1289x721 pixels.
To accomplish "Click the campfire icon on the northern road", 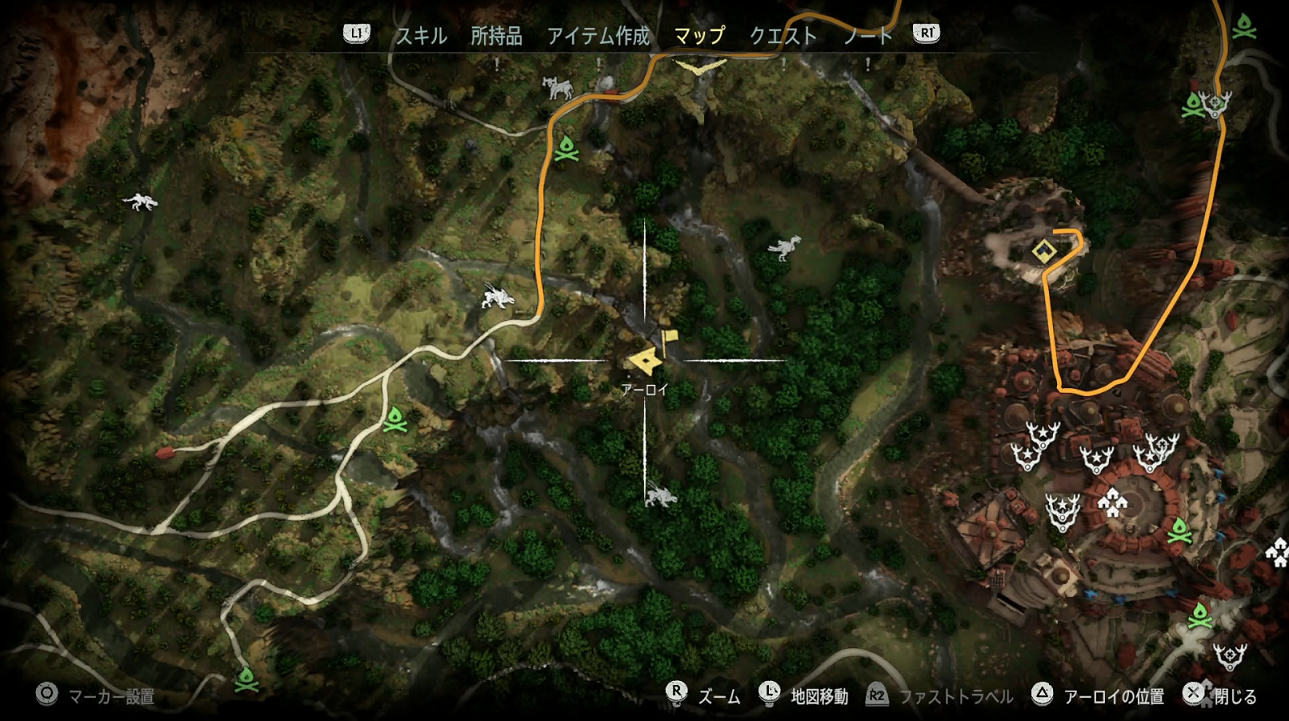I will tap(568, 149).
